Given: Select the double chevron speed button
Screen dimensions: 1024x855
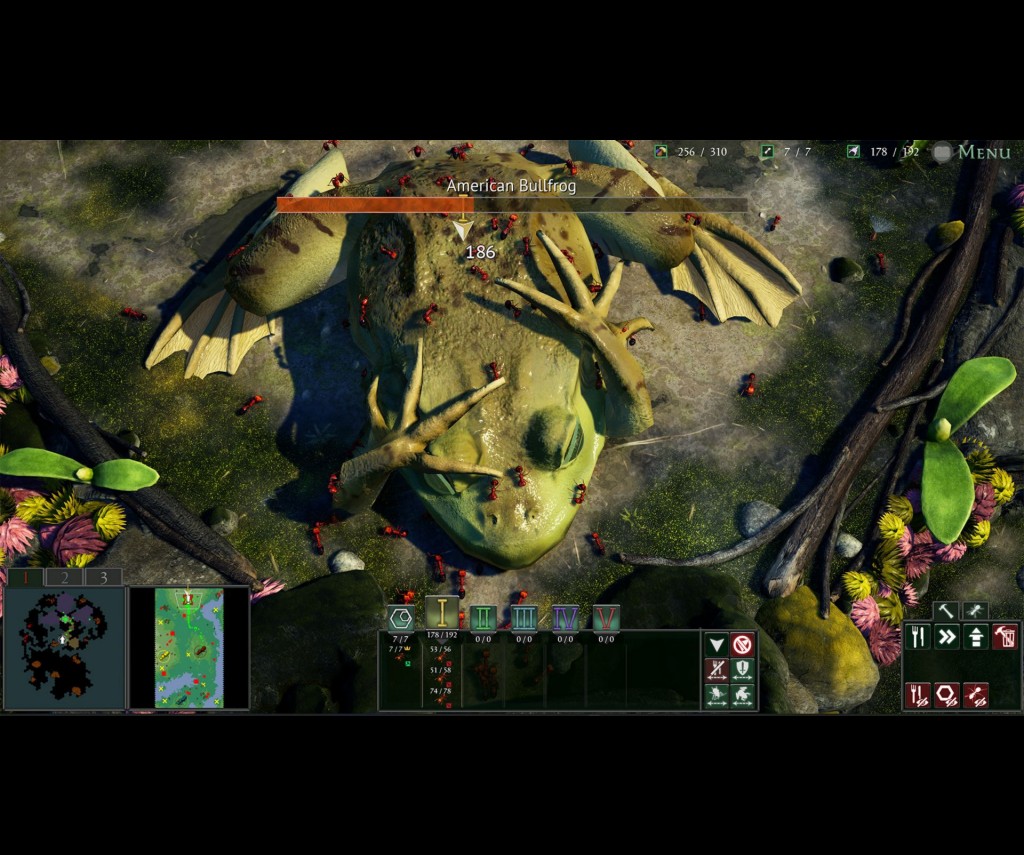Looking at the screenshot, I should 946,636.
